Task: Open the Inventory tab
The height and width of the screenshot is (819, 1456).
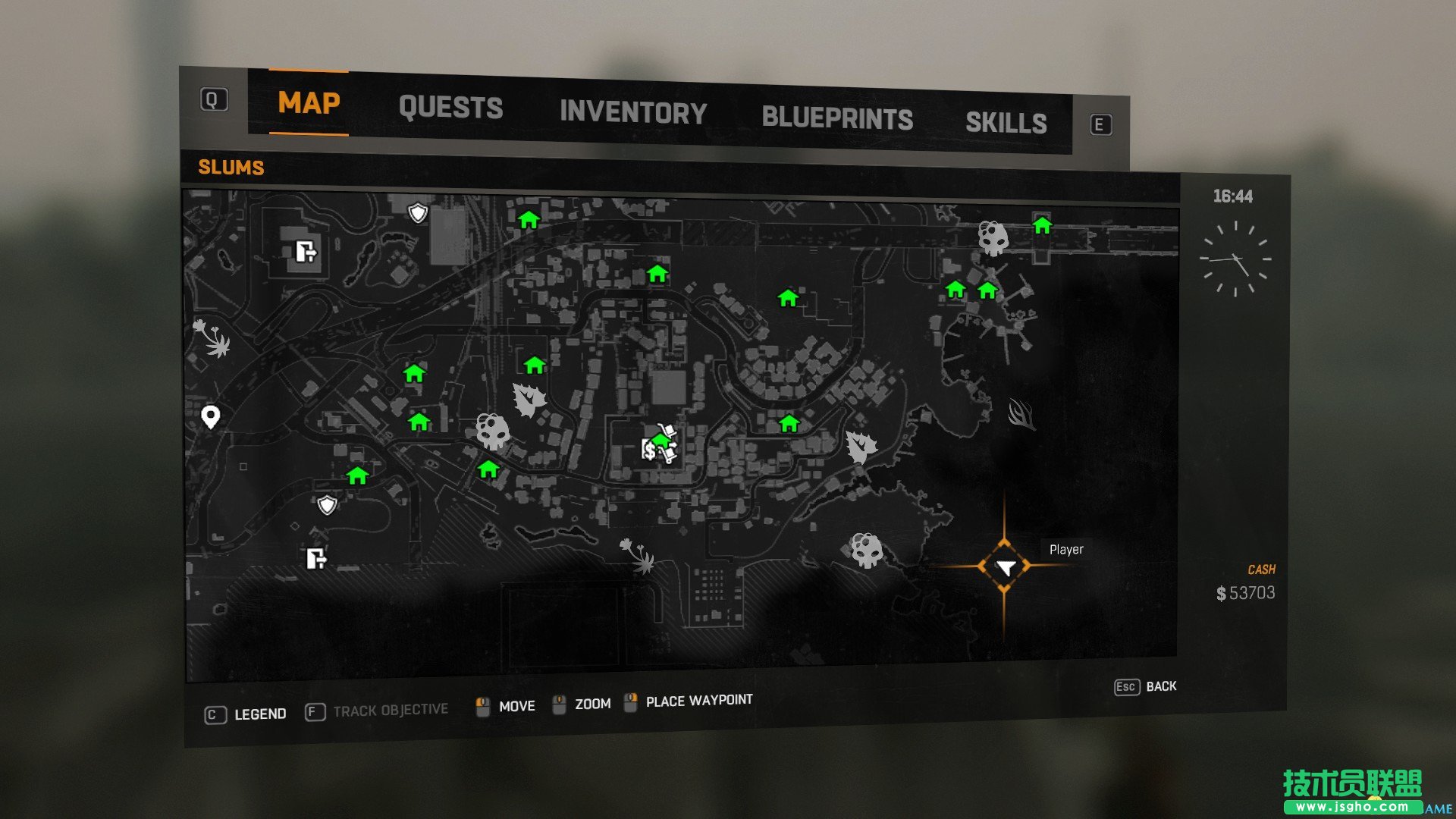Action: [x=633, y=113]
